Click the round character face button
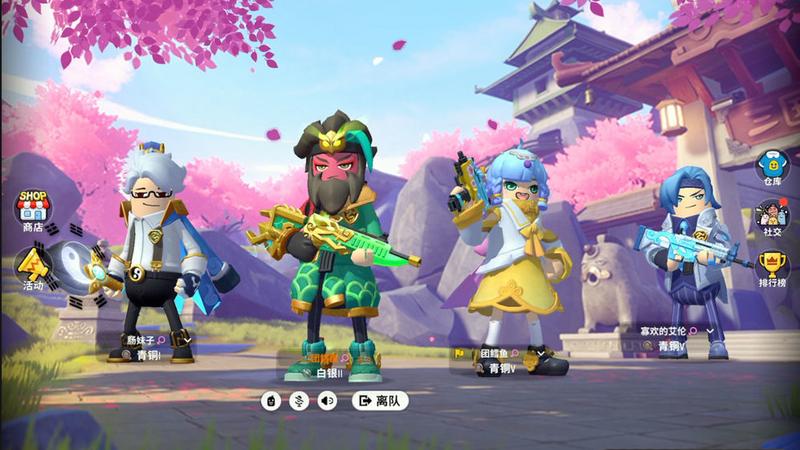Viewport: 800px width, 450px height. pos(270,401)
